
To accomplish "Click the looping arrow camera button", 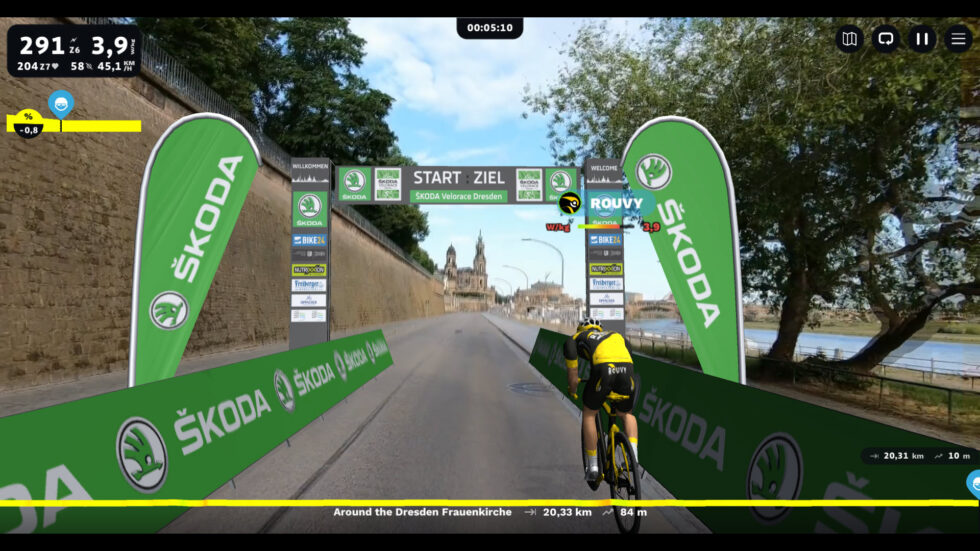I will tap(885, 39).
